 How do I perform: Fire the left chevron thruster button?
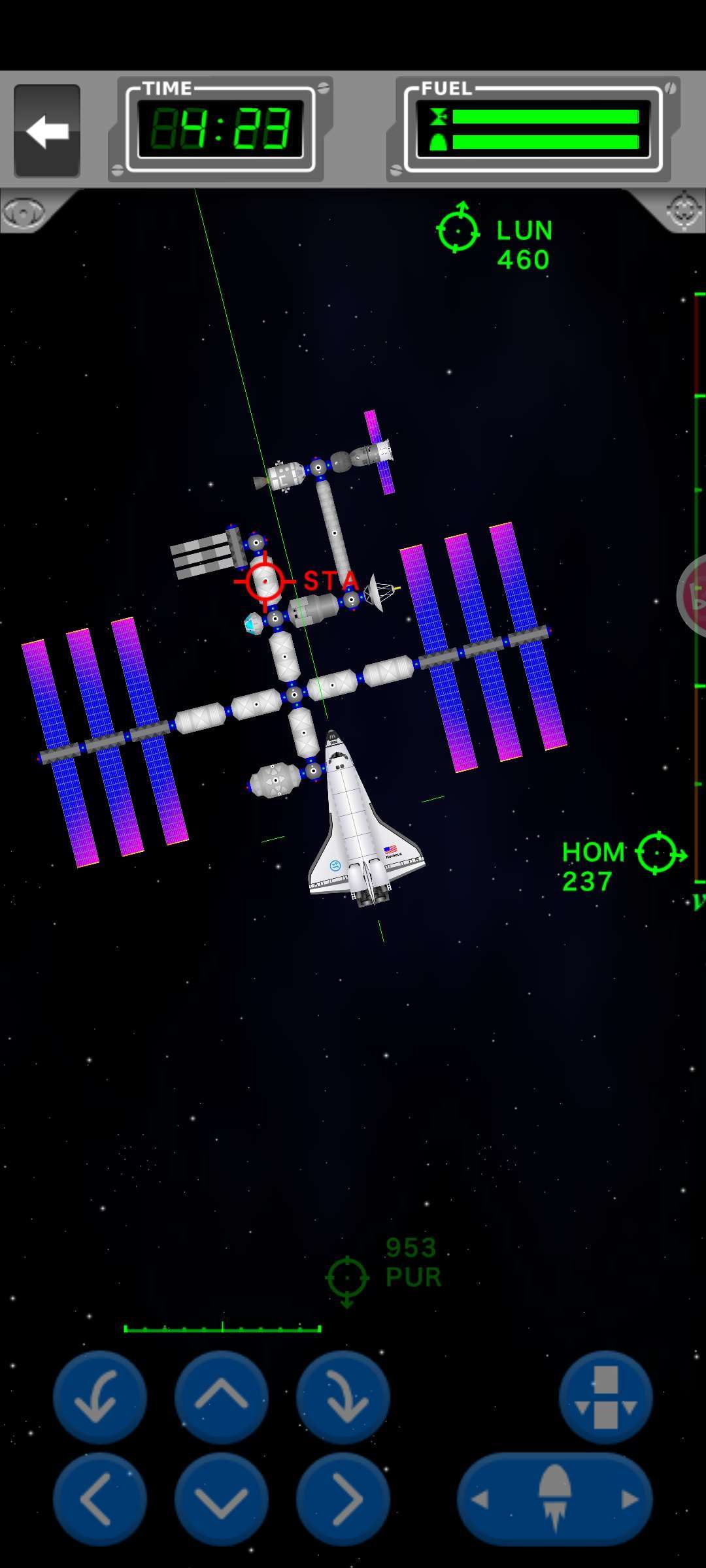tap(99, 1499)
